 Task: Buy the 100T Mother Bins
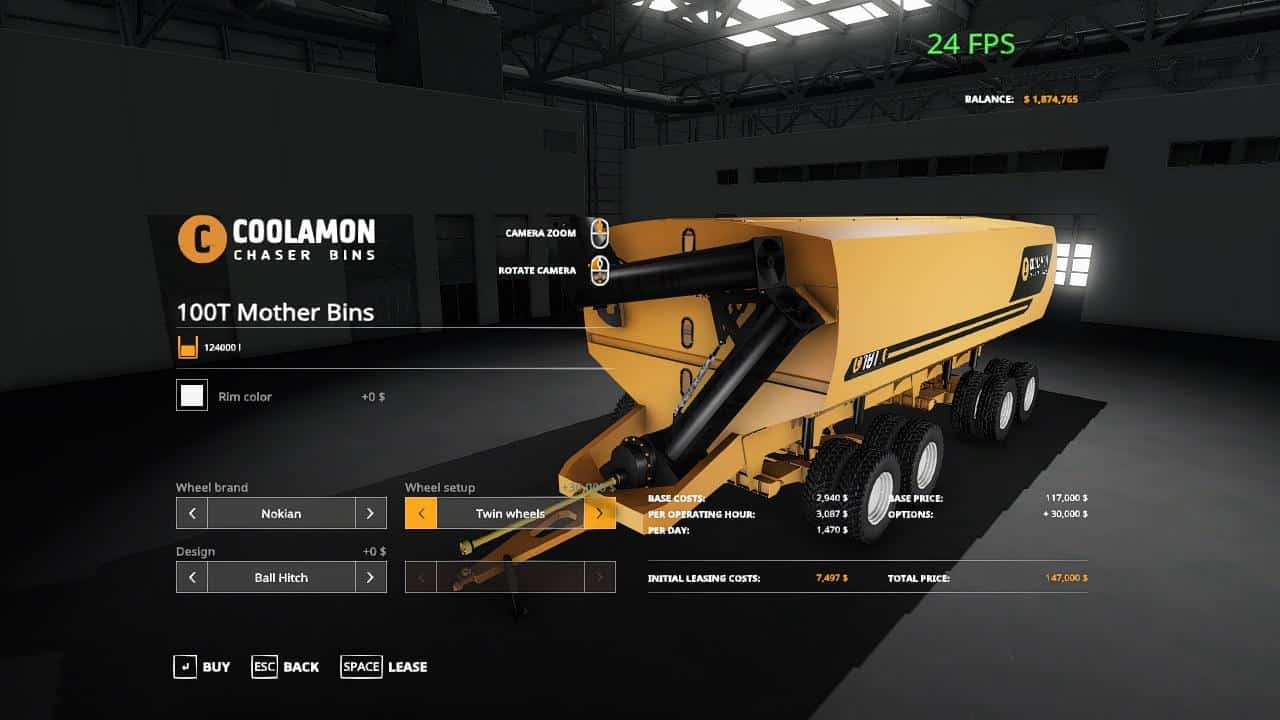pyautogui.click(x=201, y=667)
